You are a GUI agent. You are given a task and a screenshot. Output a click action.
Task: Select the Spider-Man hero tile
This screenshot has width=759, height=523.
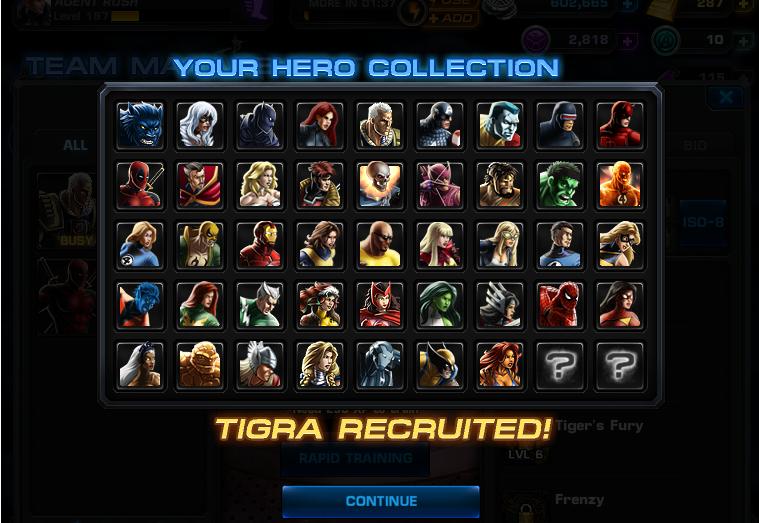point(560,306)
